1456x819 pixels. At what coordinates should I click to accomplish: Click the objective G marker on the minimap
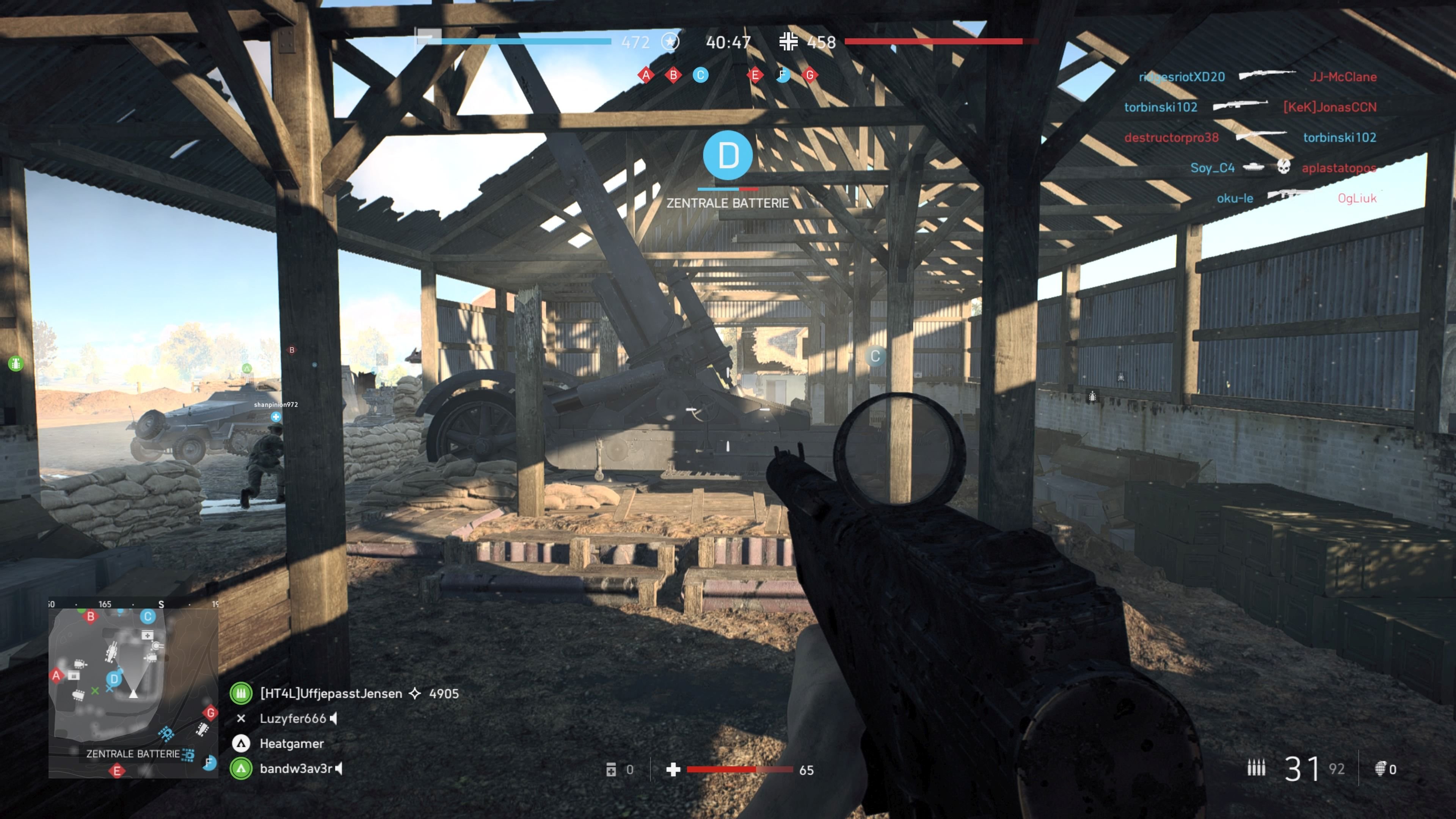tap(210, 712)
